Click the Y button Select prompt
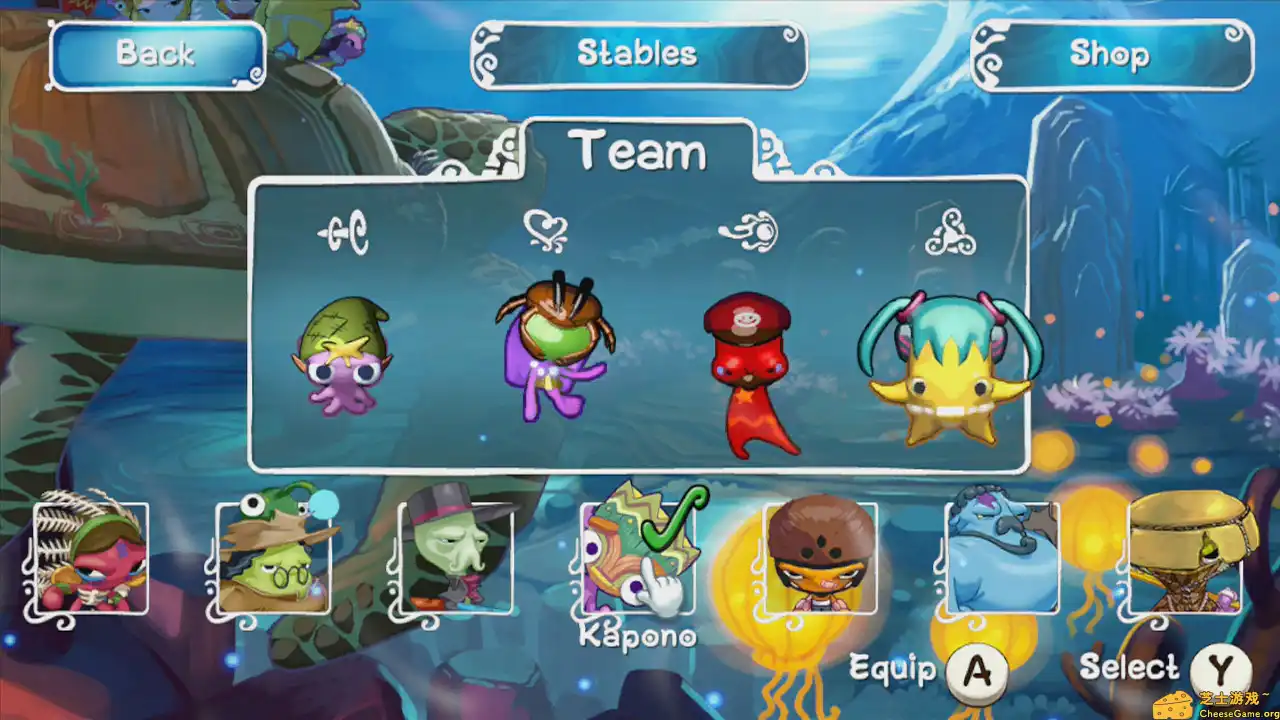This screenshot has height=720, width=1280. [1222, 666]
